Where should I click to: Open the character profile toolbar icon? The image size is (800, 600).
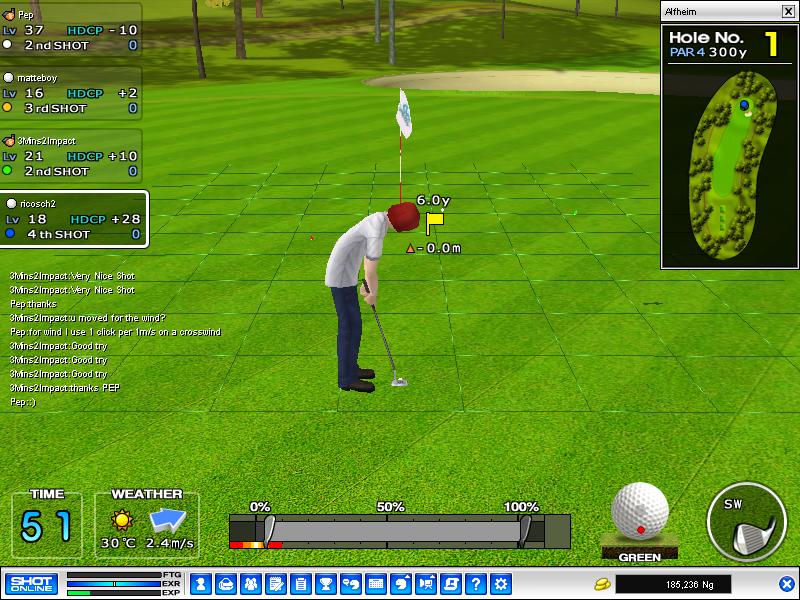(x=200, y=584)
